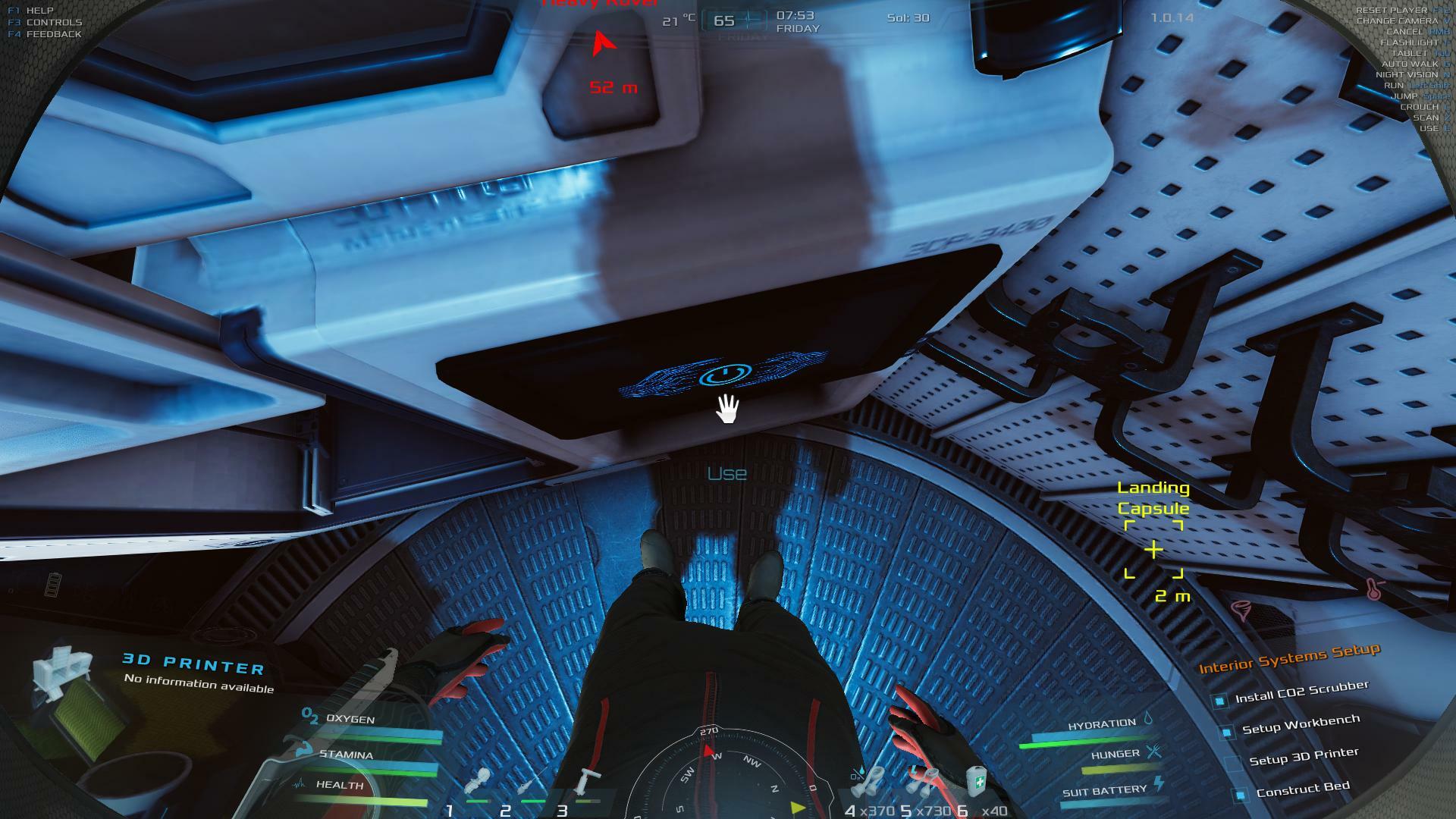Open the Interior Systems Setup objective header
This screenshot has height=819, width=1456.
point(1288,657)
